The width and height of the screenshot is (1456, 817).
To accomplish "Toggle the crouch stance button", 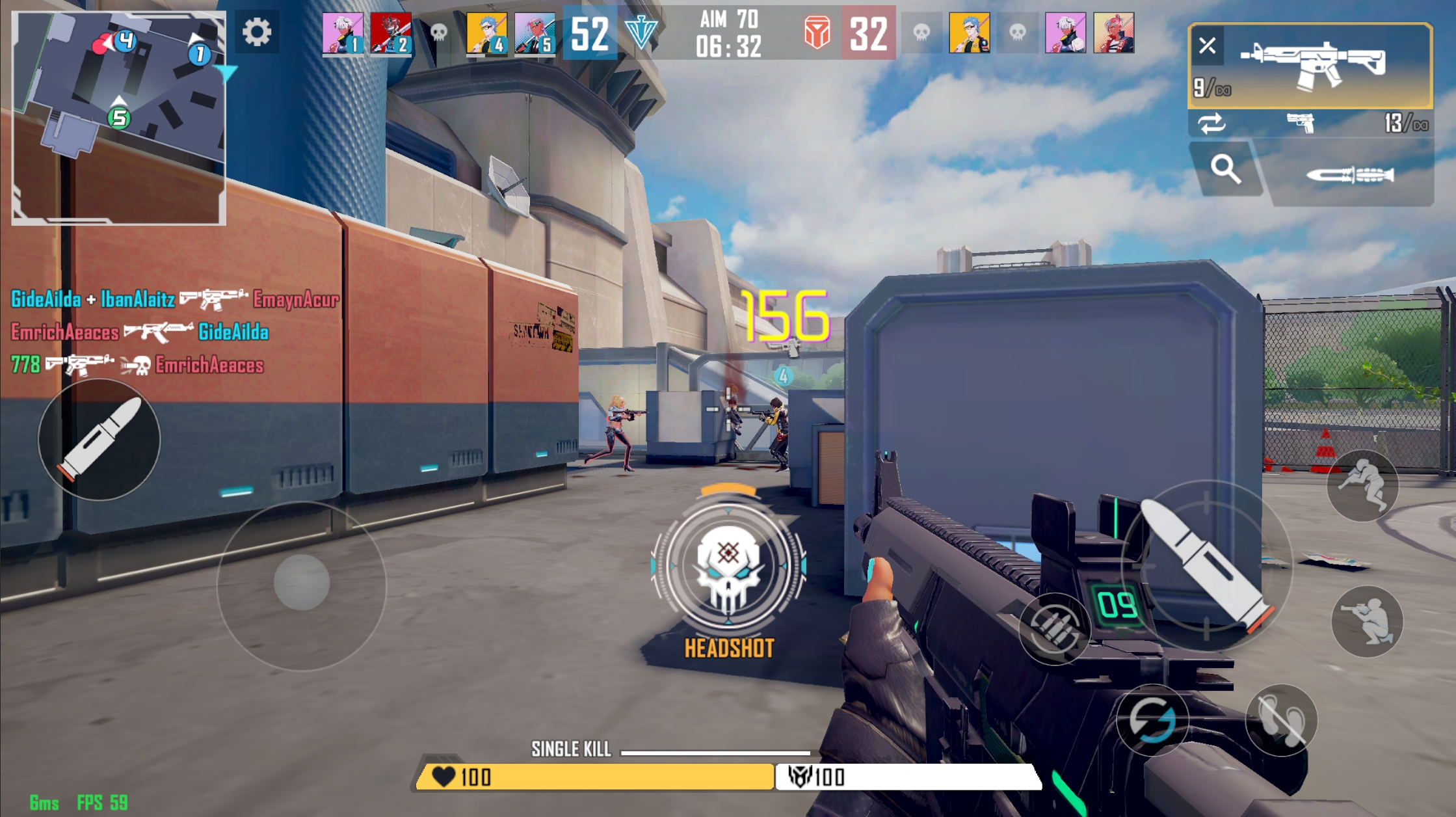I will (x=1367, y=621).
